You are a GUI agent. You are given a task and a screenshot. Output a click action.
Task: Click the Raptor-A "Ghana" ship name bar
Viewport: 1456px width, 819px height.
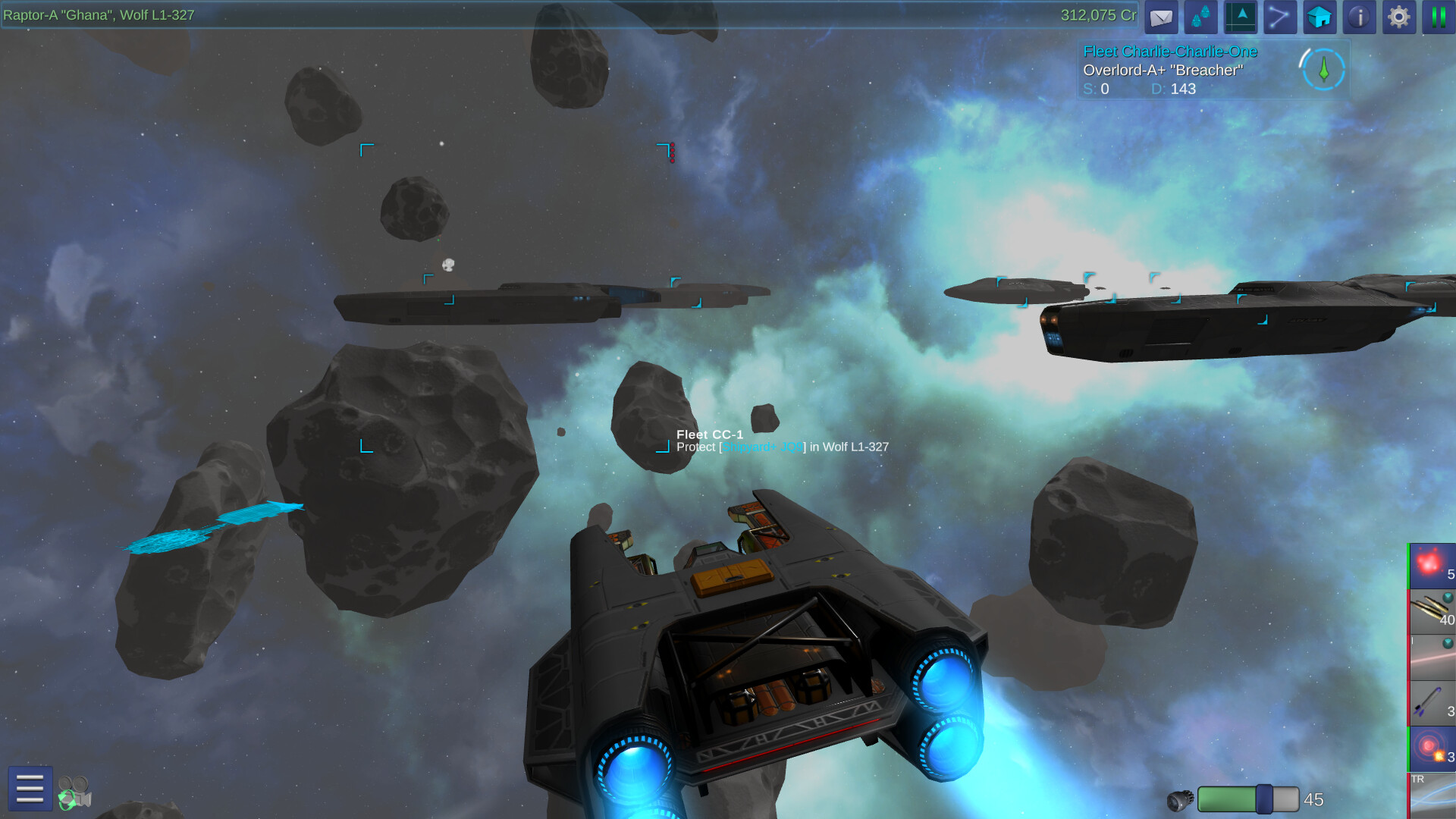click(99, 14)
